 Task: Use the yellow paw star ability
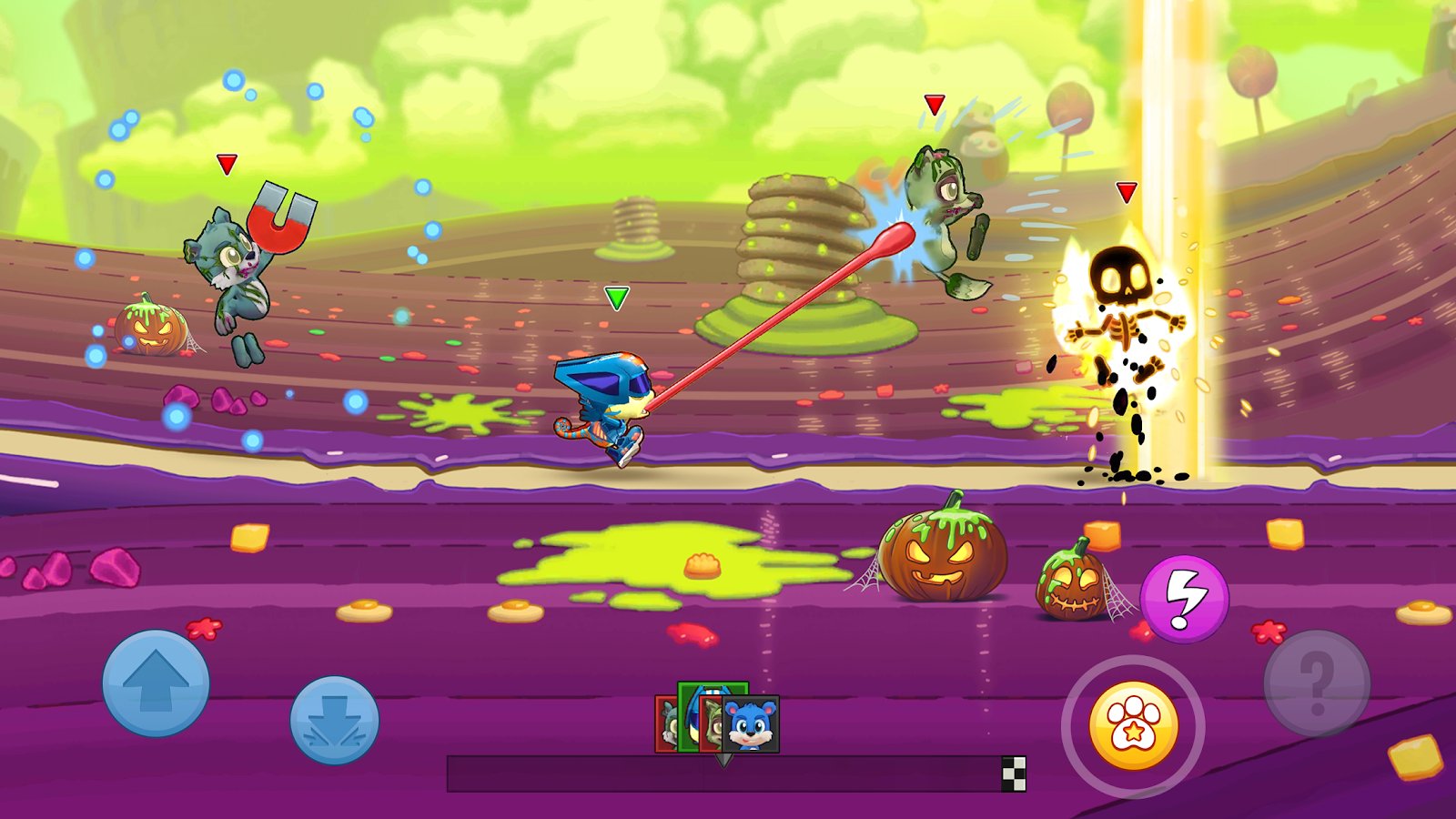(x=1133, y=726)
